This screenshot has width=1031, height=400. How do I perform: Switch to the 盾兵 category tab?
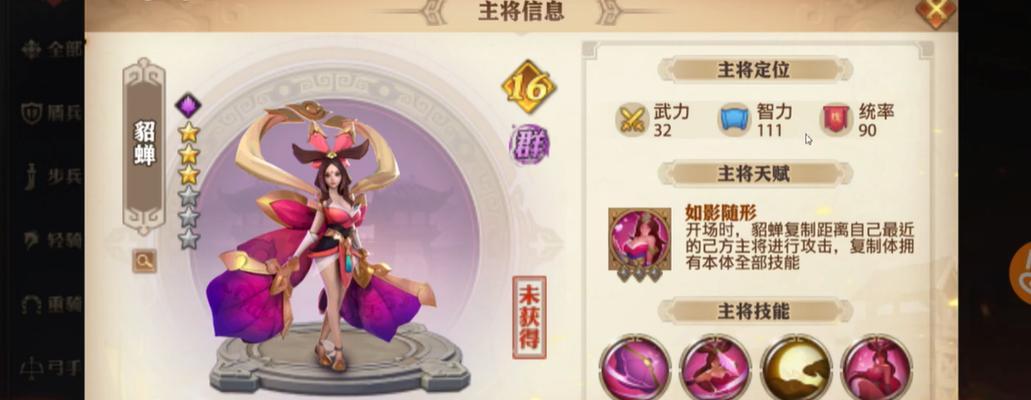coord(49,113)
